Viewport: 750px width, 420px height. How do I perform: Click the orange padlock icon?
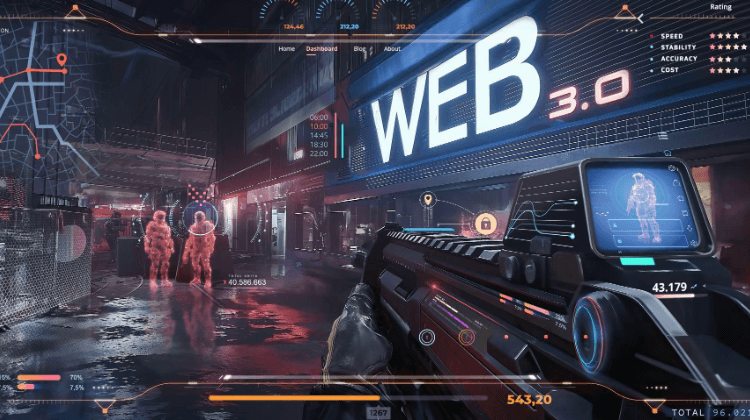[485, 222]
